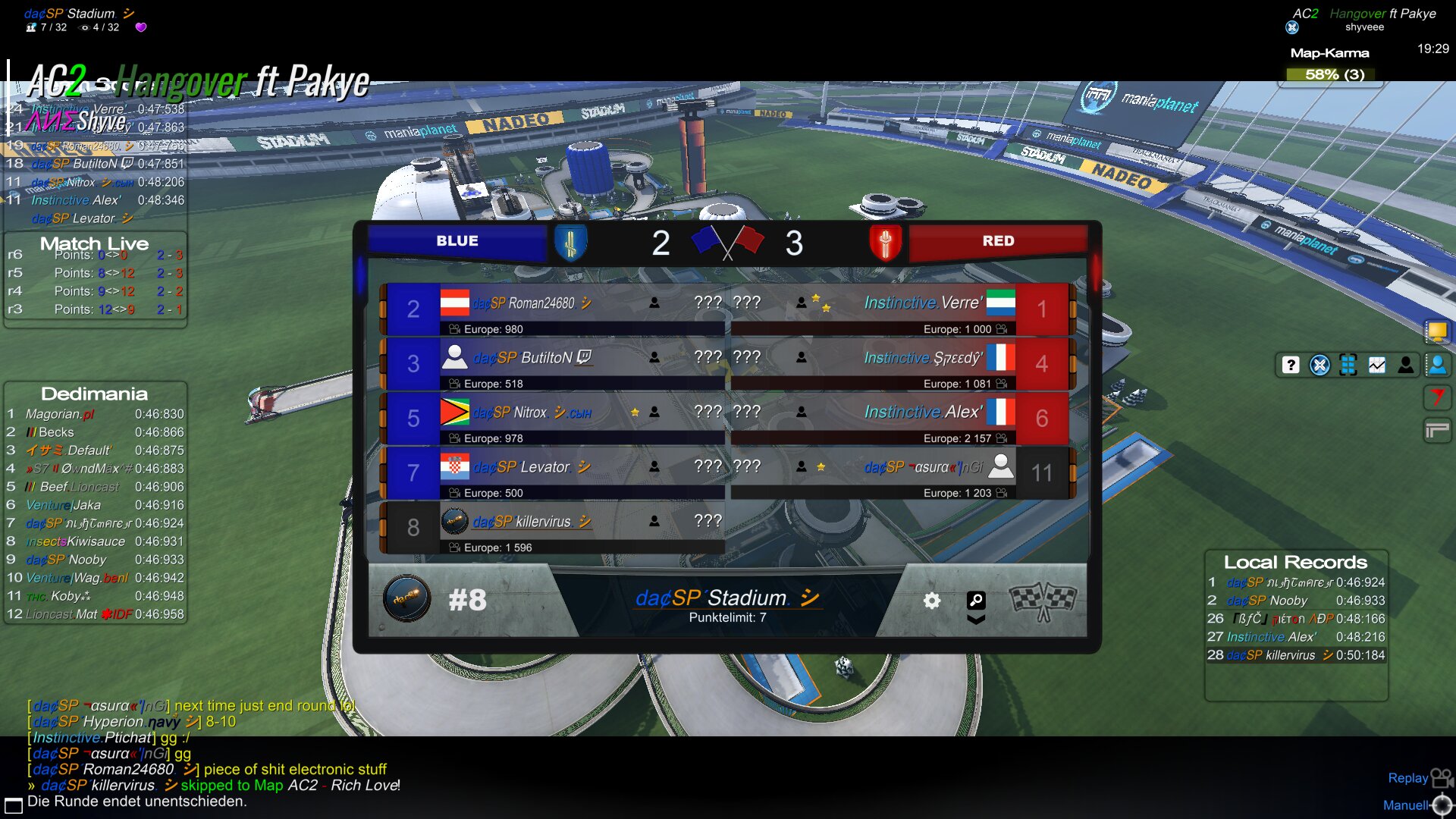Open the help question mark icon
This screenshot has width=1456, height=819.
tap(1291, 366)
